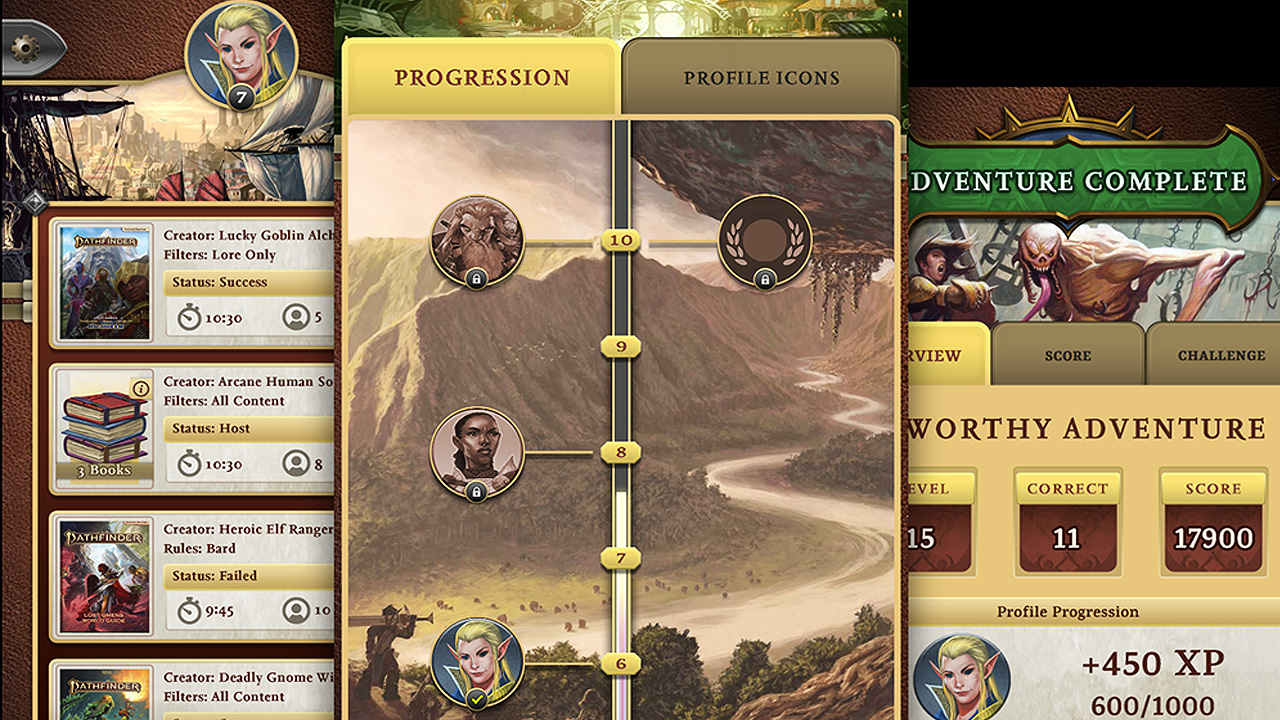Click the locked portrait icon at level 8
The image size is (1280, 720).
click(x=477, y=452)
